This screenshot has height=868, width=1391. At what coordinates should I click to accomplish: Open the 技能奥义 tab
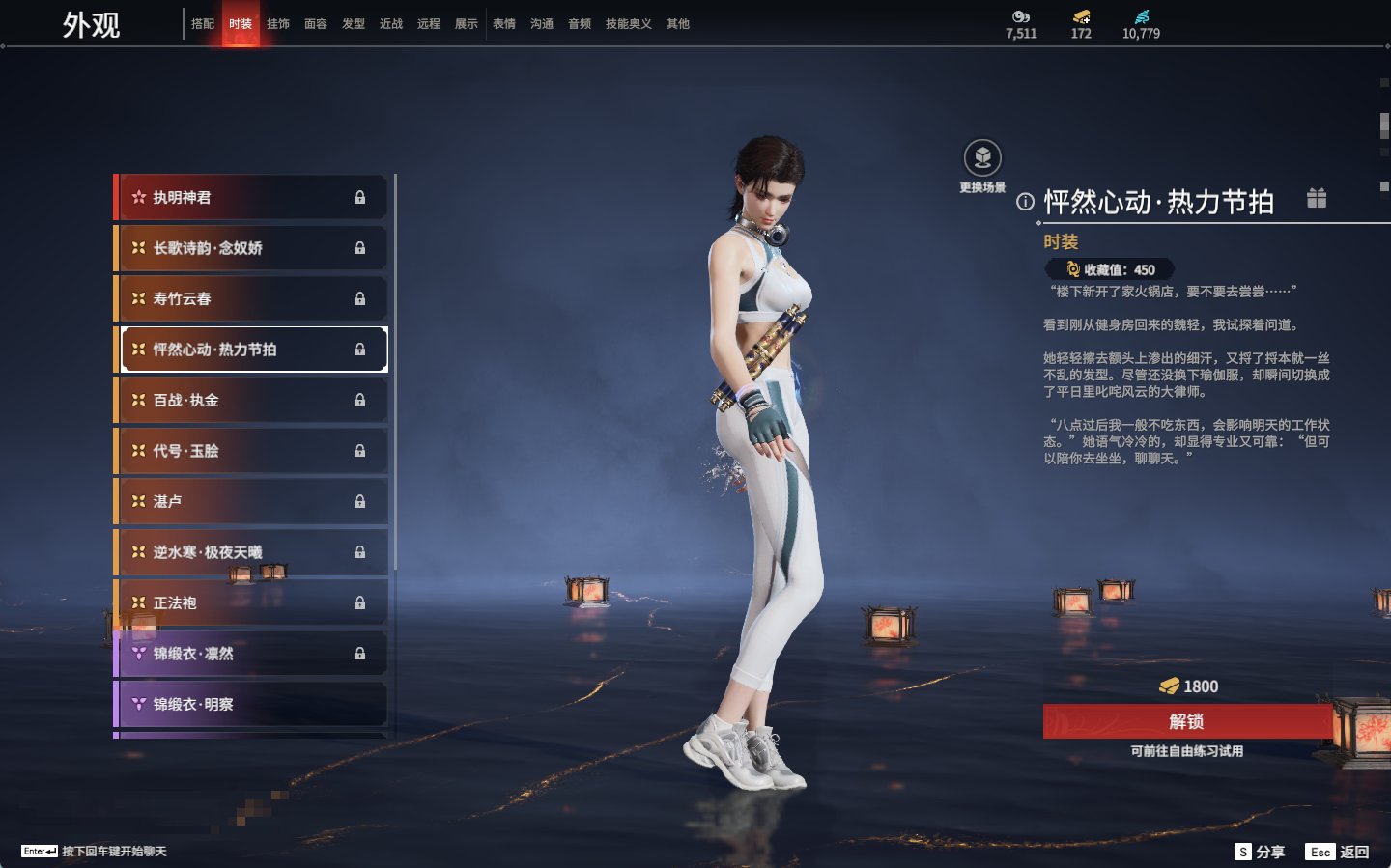(x=628, y=24)
